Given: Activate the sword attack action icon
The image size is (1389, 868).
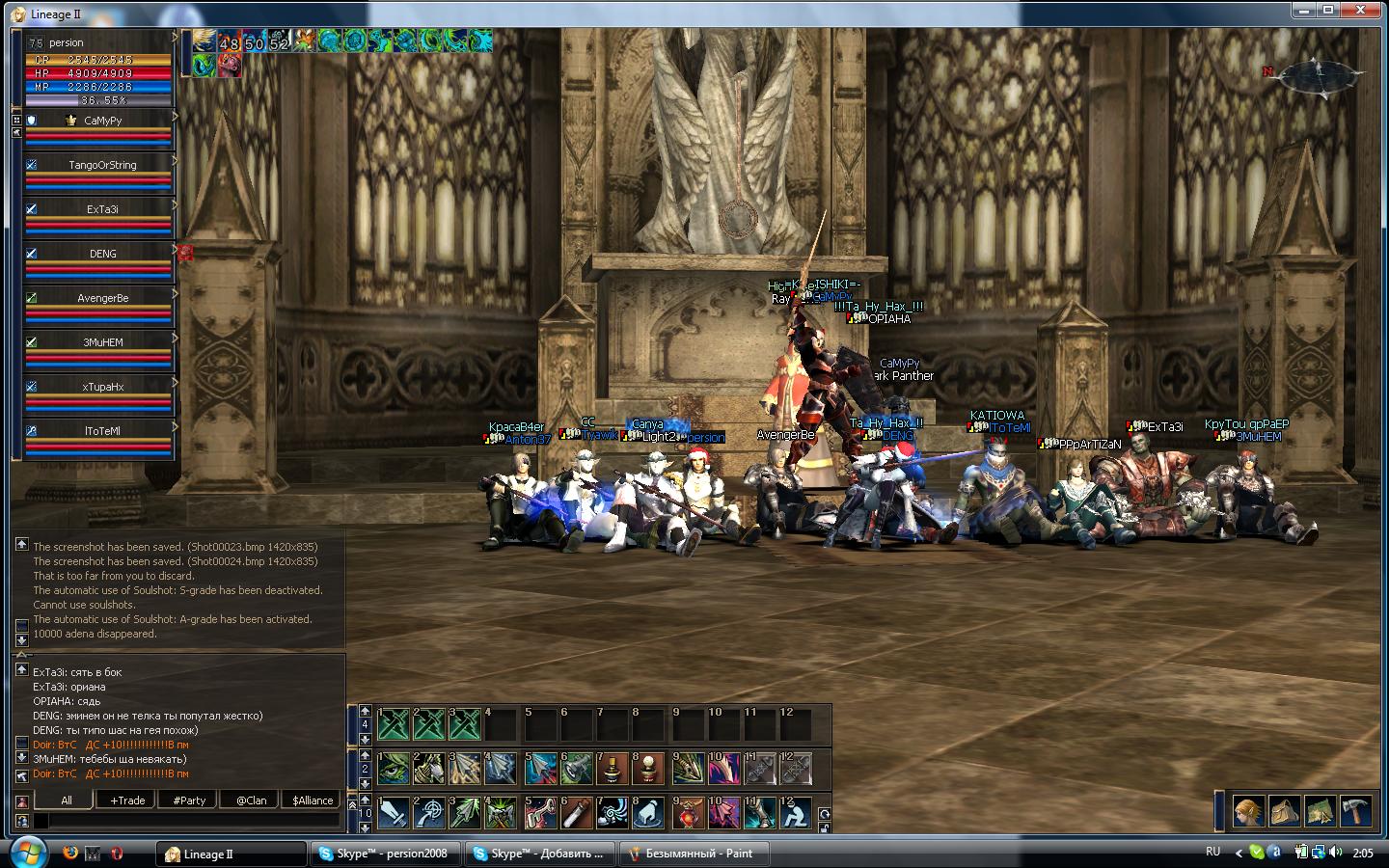Looking at the screenshot, I should [394, 815].
